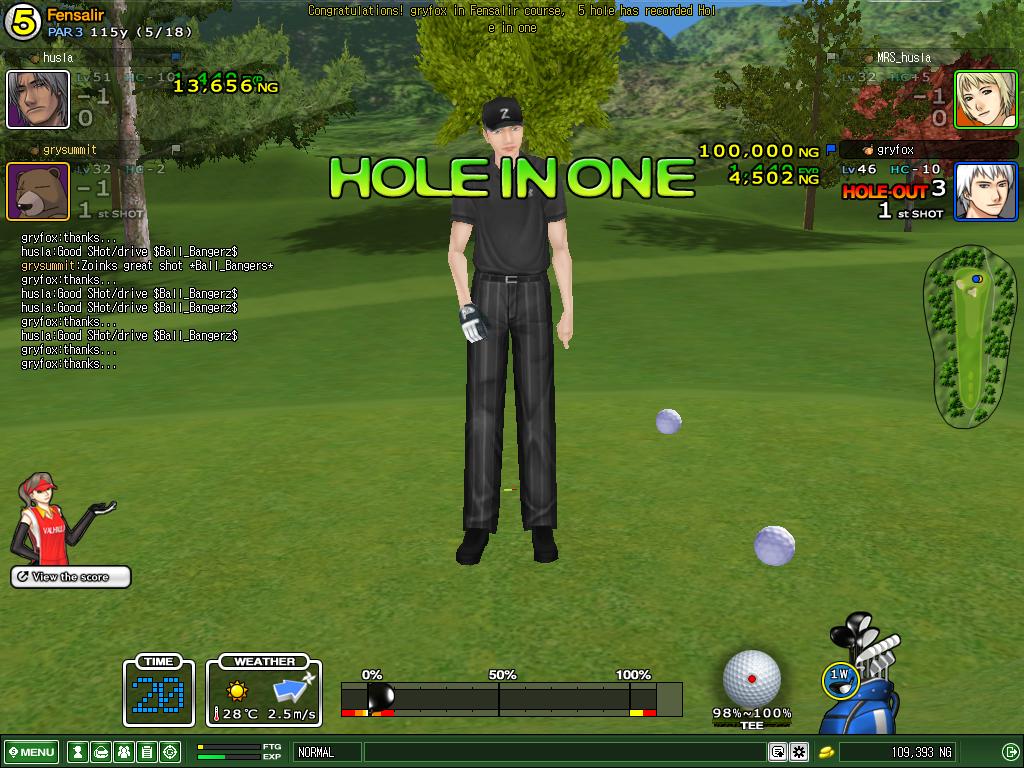Viewport: 1024px width, 768px height.
Task: Select the 1W driver club badge
Action: tap(840, 679)
